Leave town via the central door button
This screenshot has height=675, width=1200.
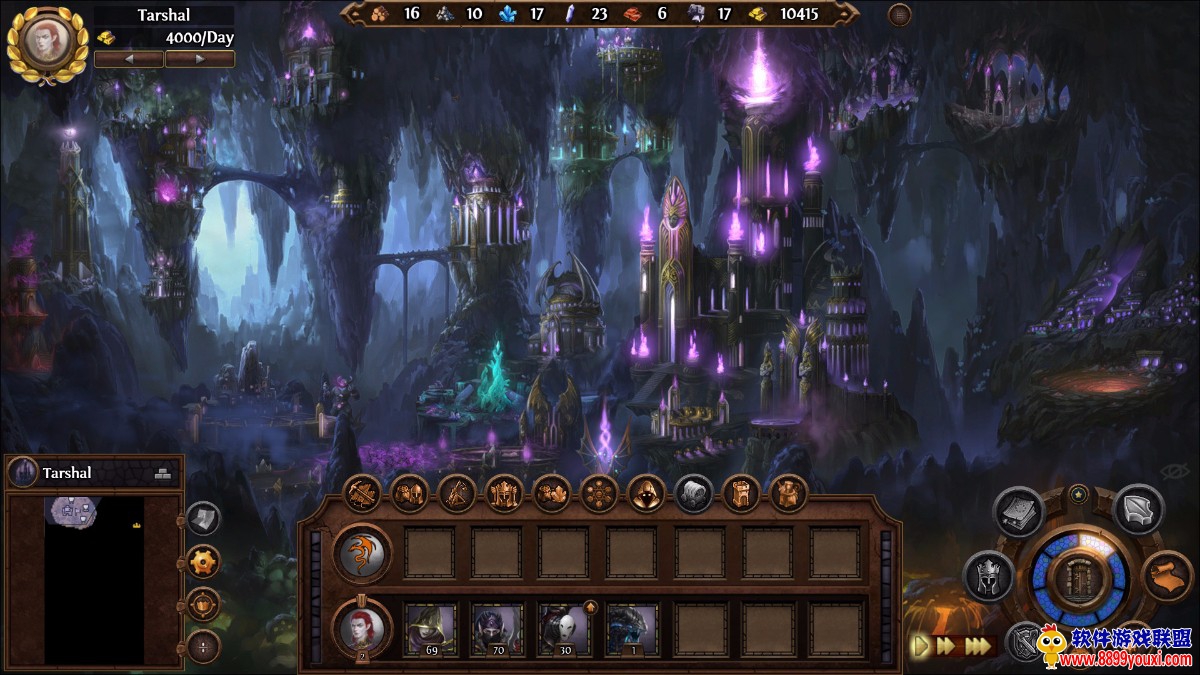(x=1079, y=579)
